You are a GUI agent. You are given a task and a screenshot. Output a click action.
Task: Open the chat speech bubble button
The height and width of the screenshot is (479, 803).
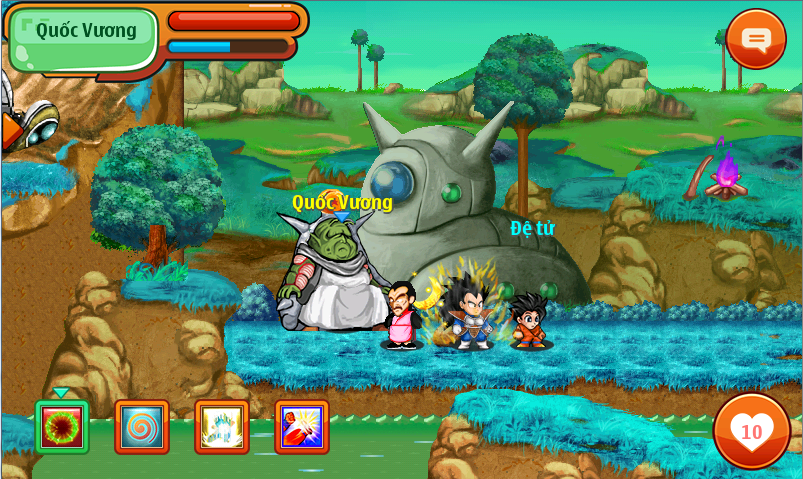(x=756, y=39)
